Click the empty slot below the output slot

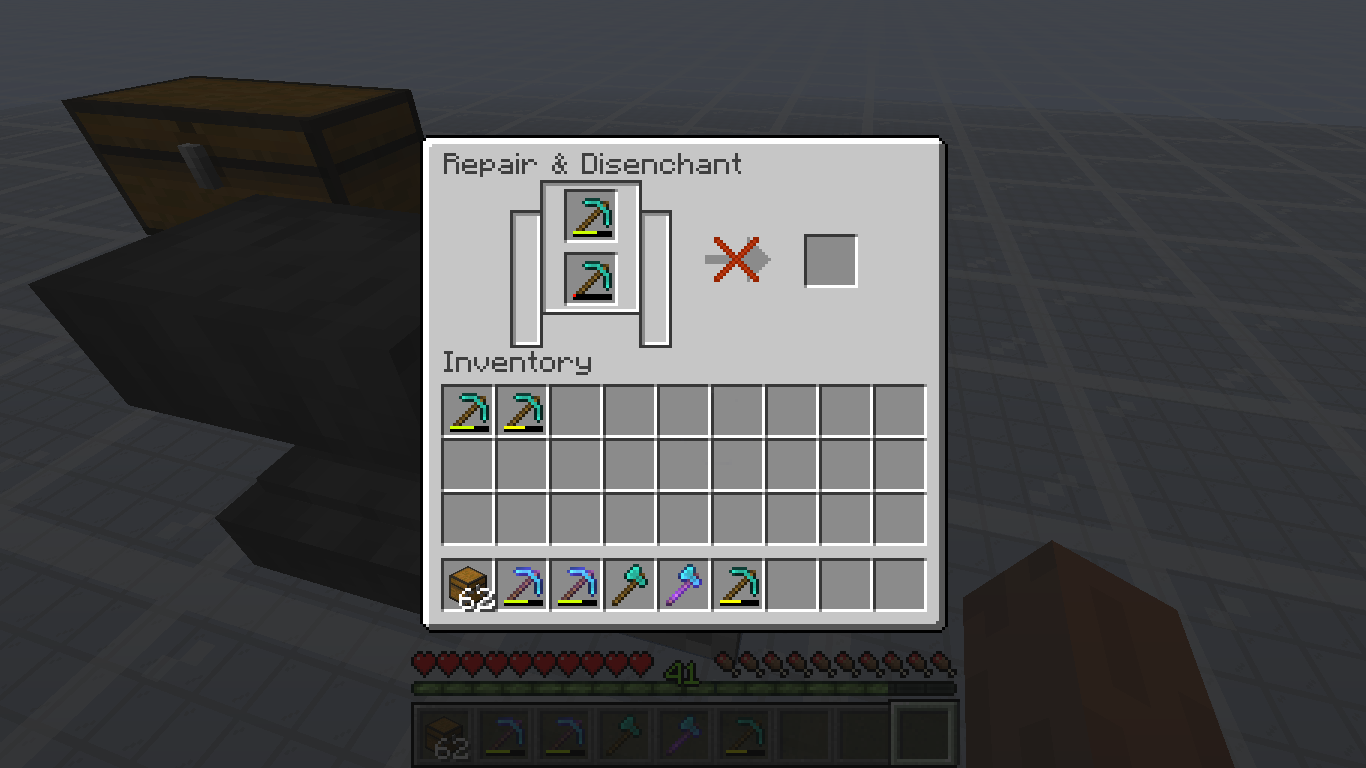point(845,410)
